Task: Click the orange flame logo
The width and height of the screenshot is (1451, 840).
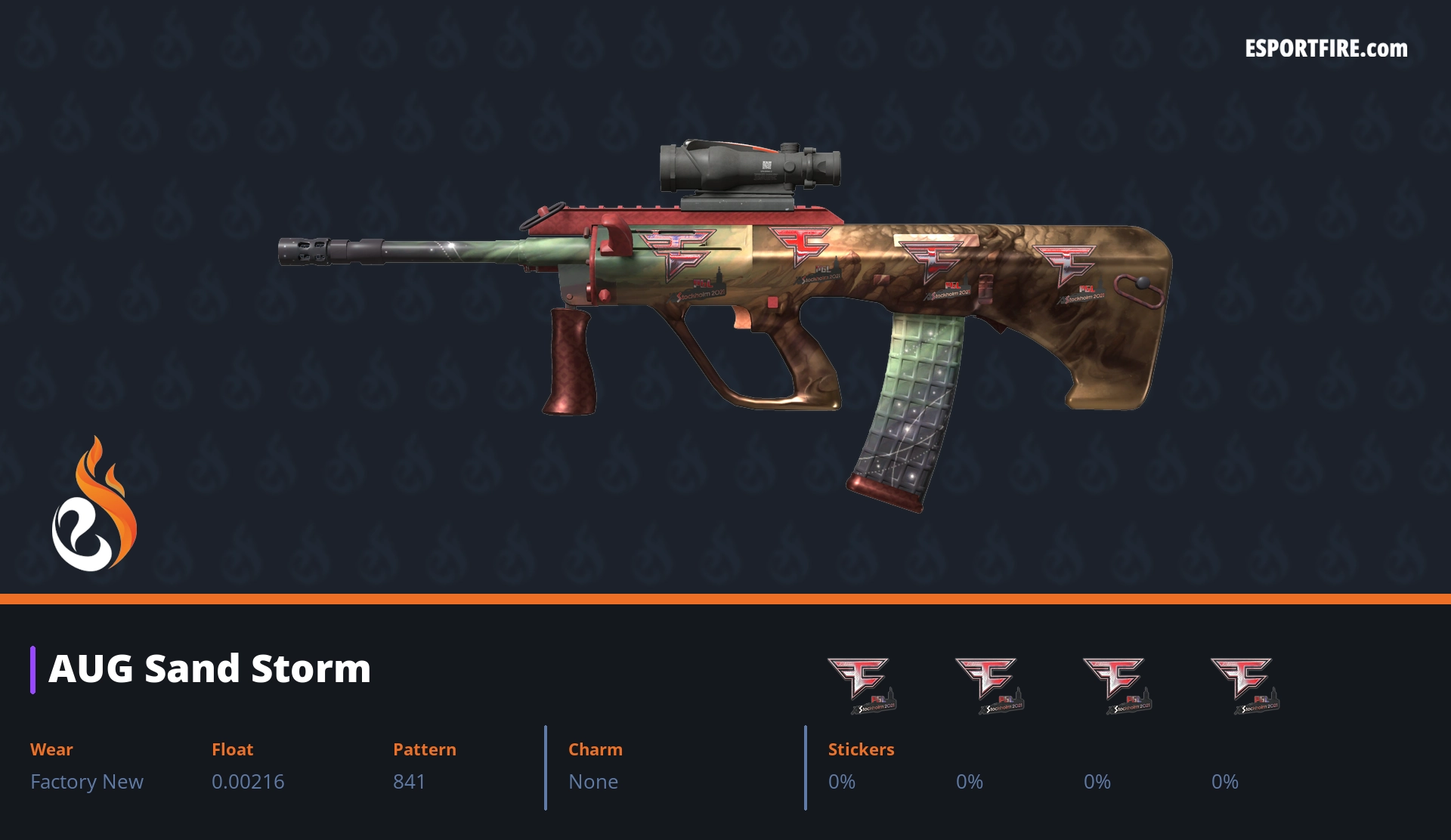Action: pos(94,505)
